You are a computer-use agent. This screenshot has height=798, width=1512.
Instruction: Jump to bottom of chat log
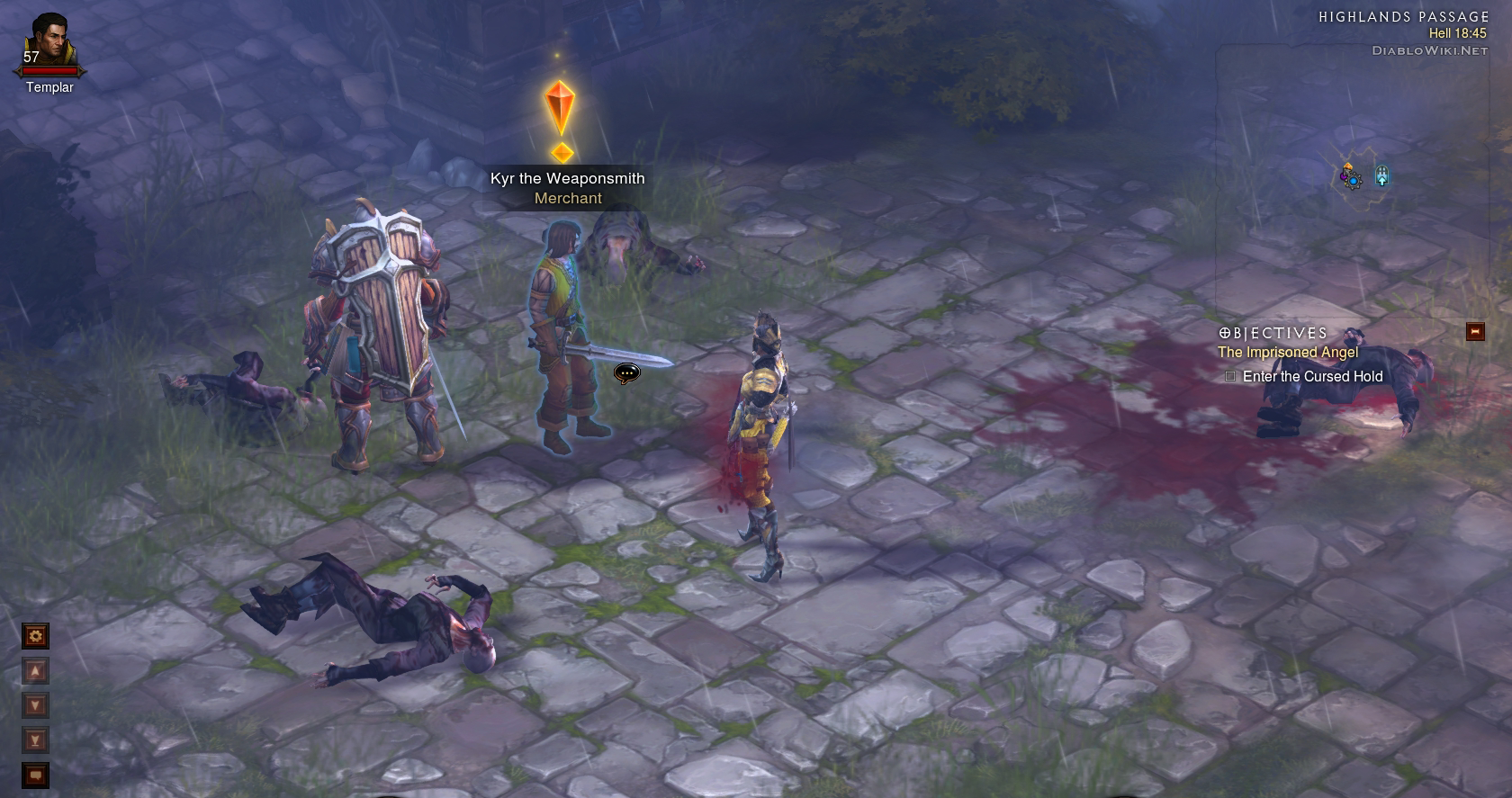coord(35,740)
